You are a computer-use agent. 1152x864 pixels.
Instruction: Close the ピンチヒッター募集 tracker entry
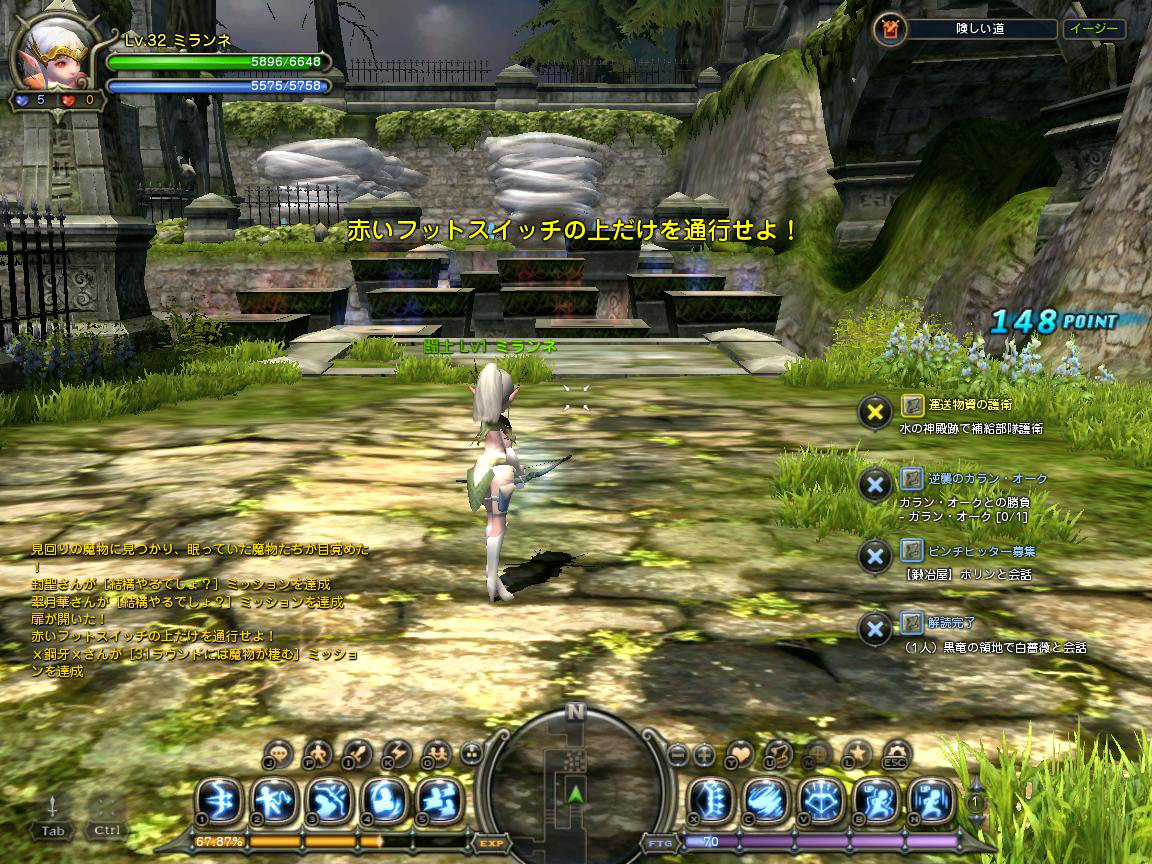point(875,555)
